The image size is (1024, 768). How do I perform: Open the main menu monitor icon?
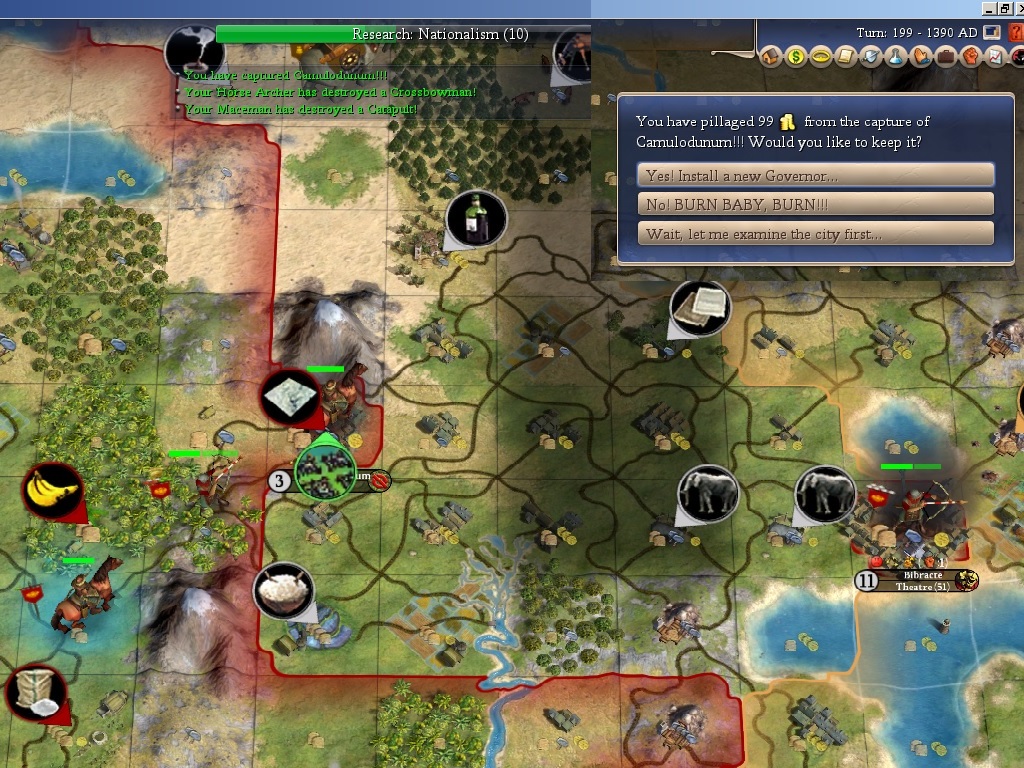click(992, 32)
